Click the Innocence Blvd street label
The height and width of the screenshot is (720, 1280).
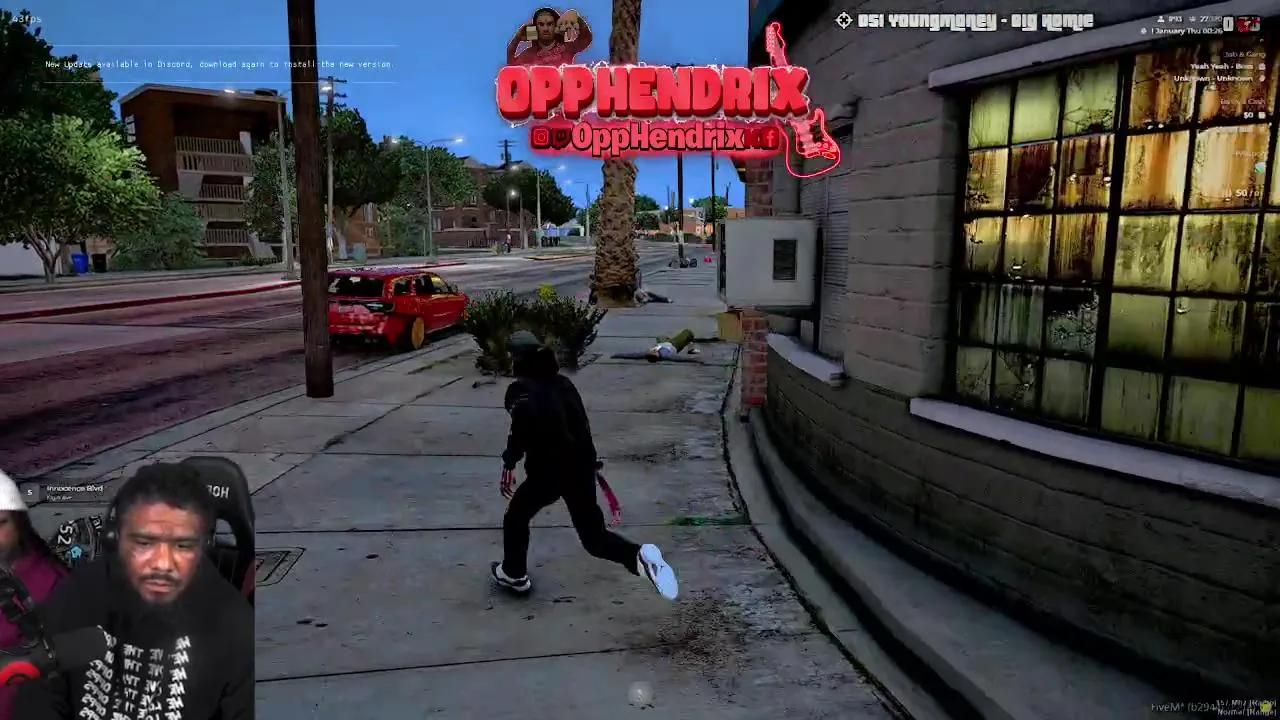[75, 488]
